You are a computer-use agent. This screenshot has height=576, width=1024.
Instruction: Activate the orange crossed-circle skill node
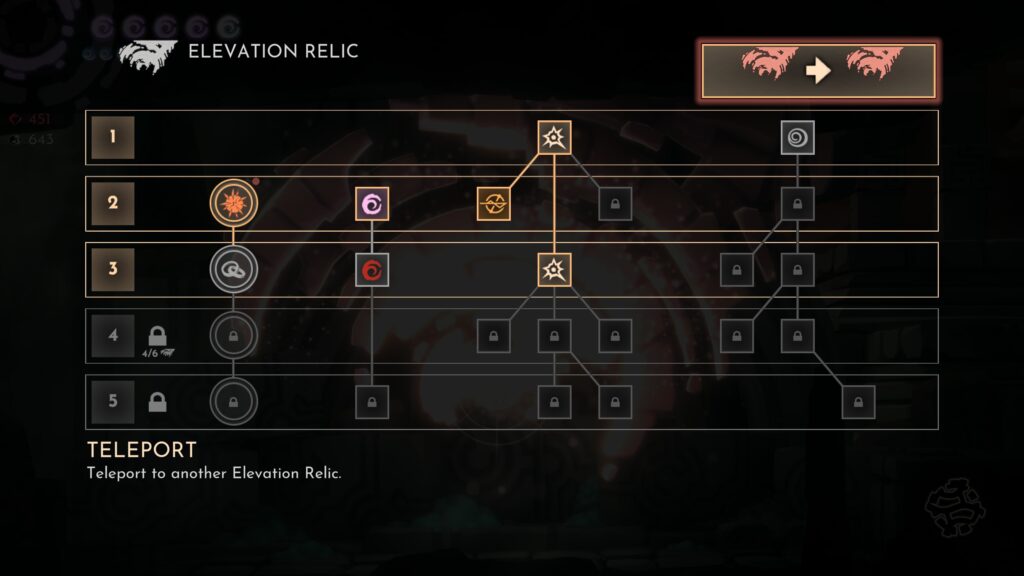pyautogui.click(x=493, y=204)
